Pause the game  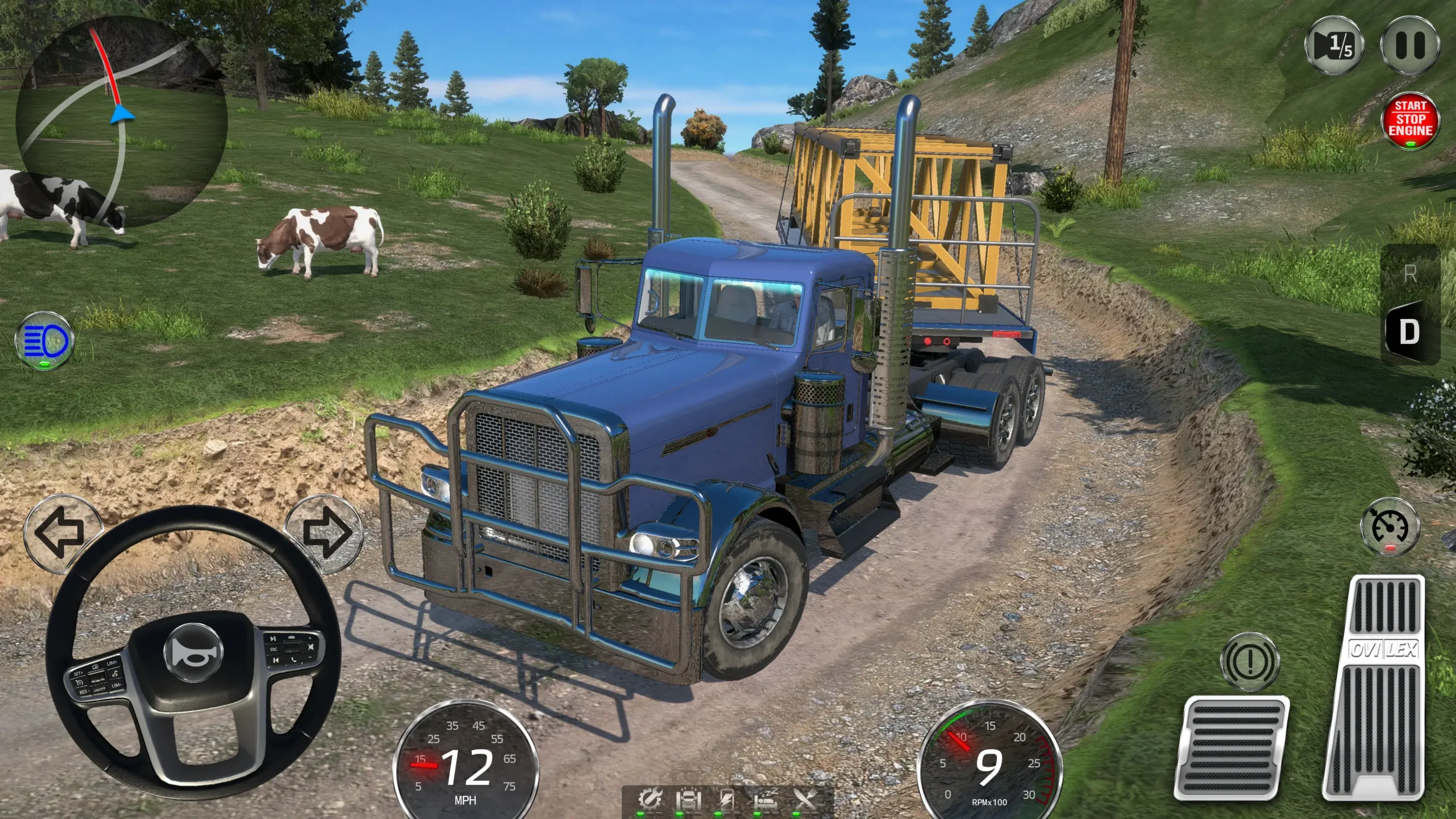pyautogui.click(x=1410, y=45)
